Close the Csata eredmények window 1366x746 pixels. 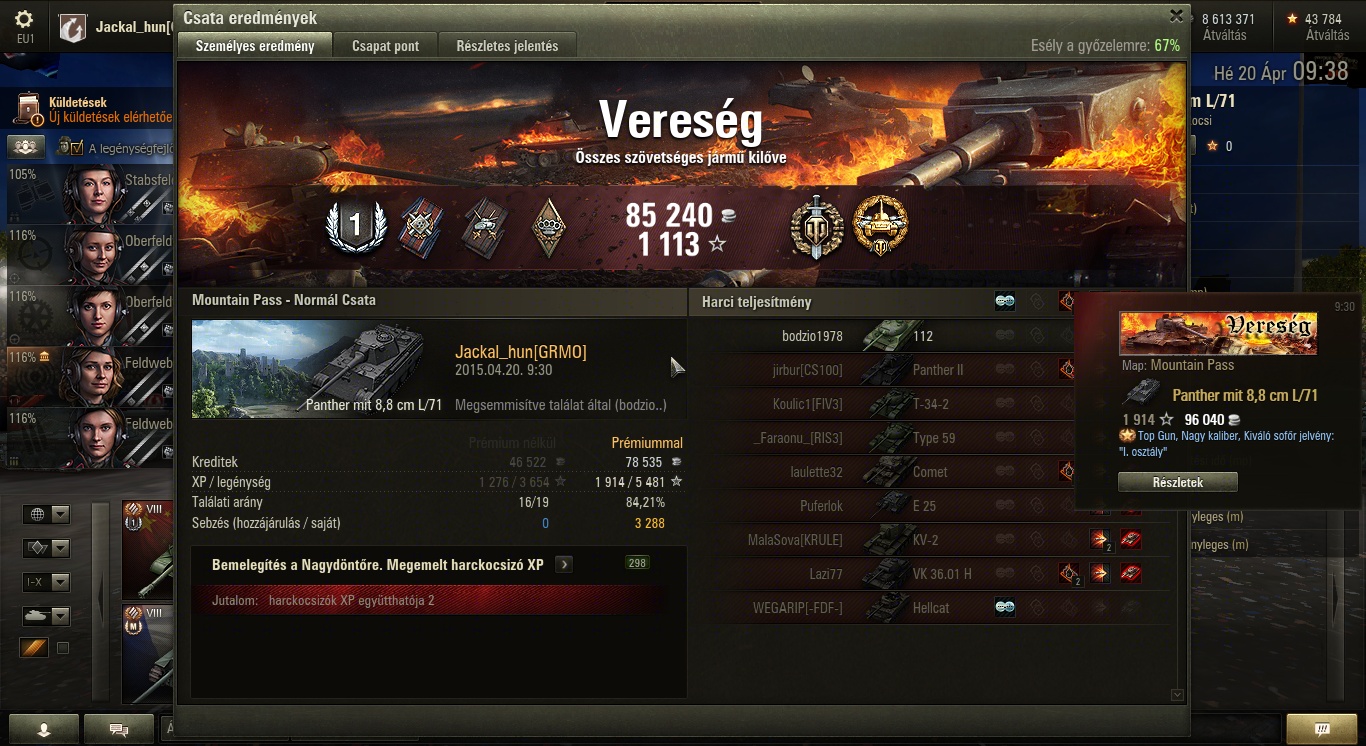pyautogui.click(x=1177, y=16)
